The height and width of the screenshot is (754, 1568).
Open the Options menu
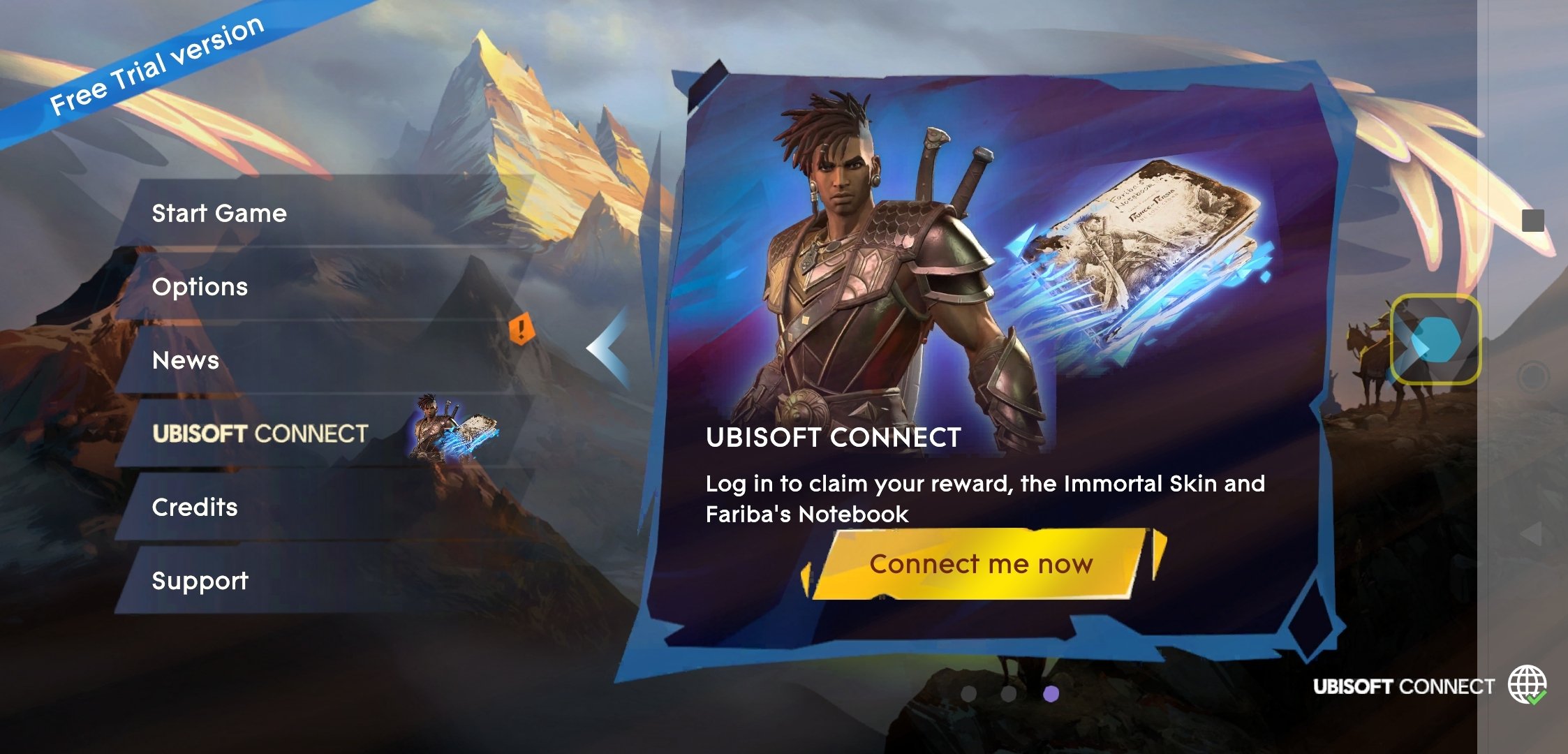[200, 287]
